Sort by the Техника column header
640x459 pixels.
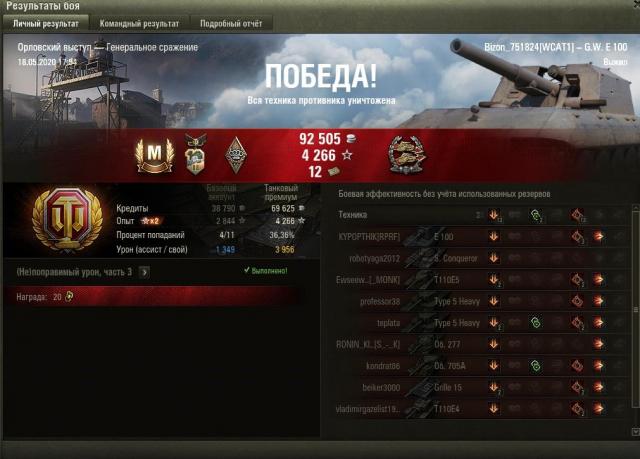point(354,215)
